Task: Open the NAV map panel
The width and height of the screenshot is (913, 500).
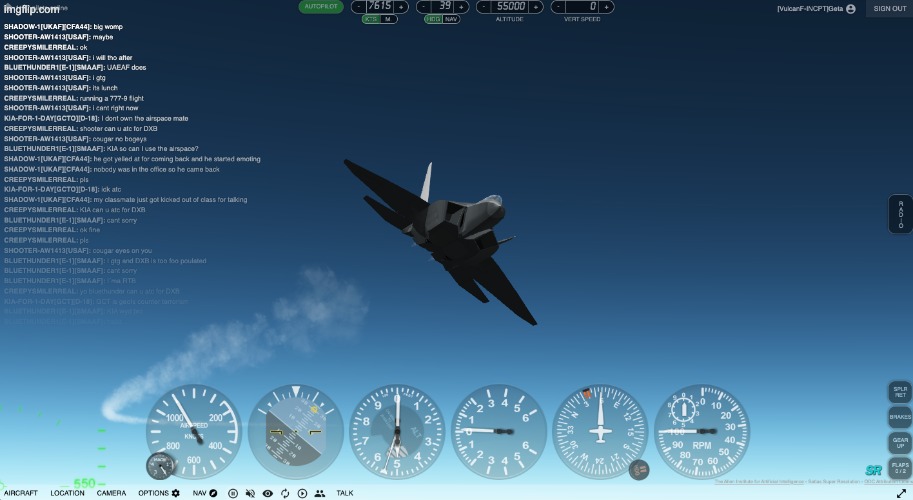Action: pos(204,493)
